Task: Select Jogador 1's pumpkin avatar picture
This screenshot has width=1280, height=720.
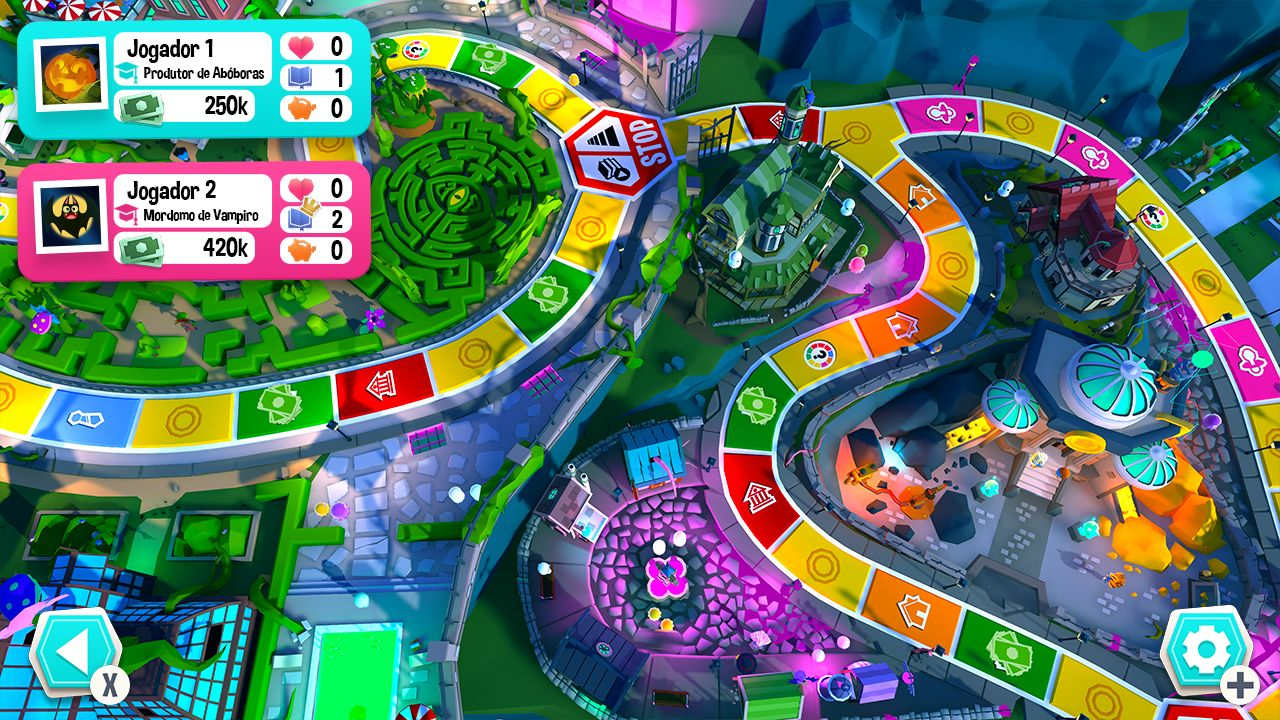Action: [70, 72]
